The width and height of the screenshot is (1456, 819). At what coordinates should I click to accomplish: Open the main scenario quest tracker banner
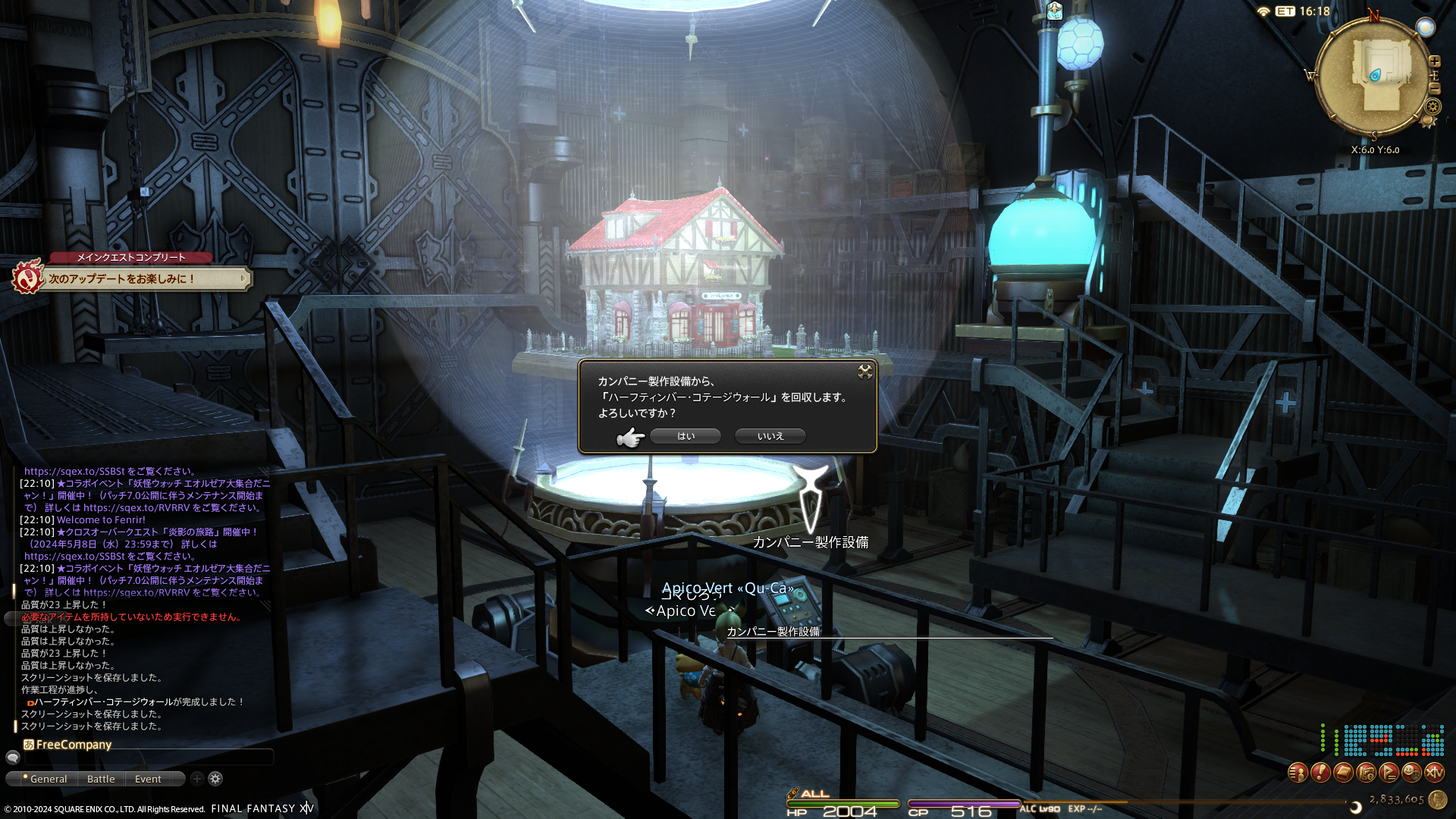pyautogui.click(x=144, y=278)
